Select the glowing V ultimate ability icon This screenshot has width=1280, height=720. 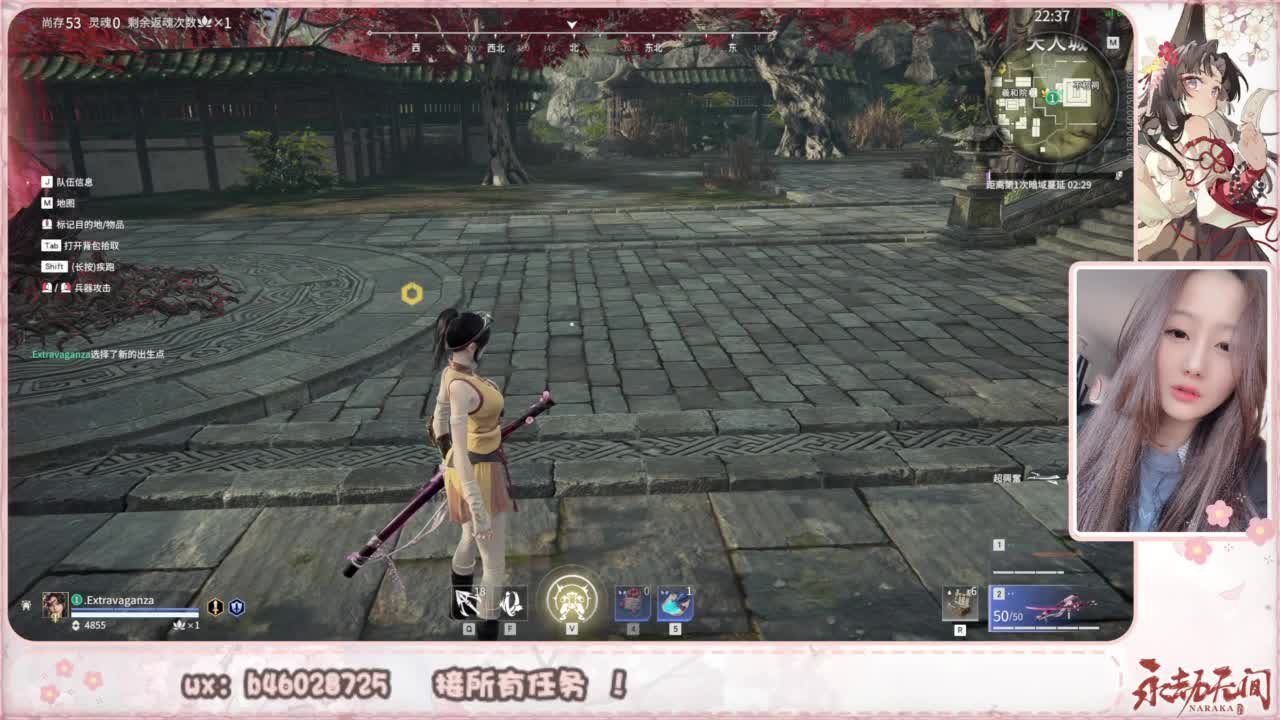point(570,599)
